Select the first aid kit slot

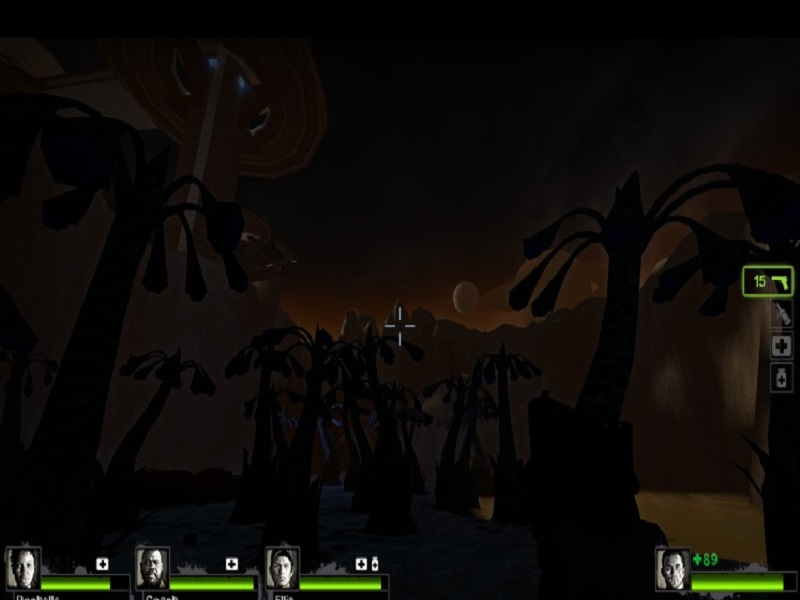click(781, 346)
